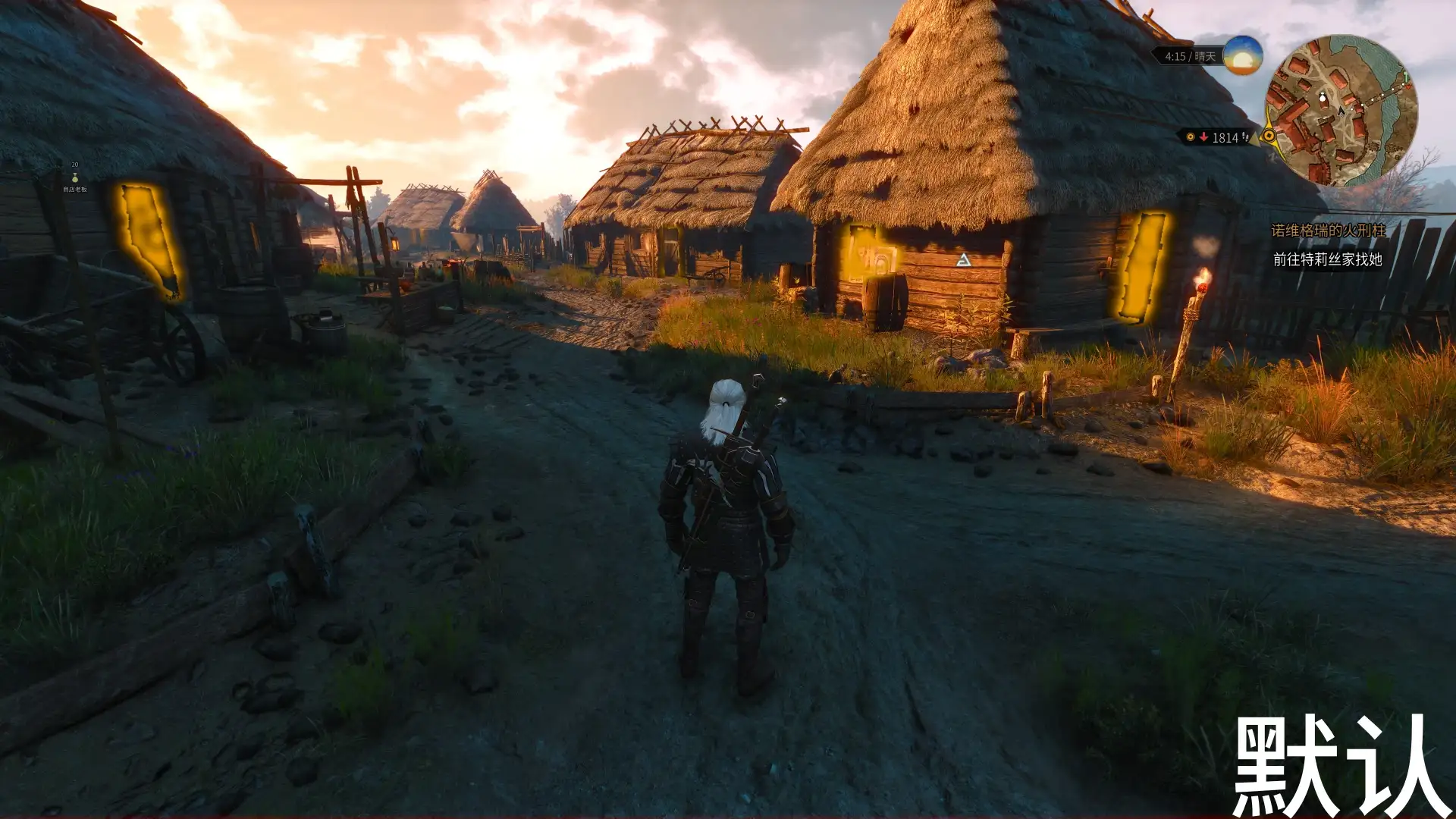Open the circular village minimap
The height and width of the screenshot is (819, 1456).
[x=1341, y=111]
